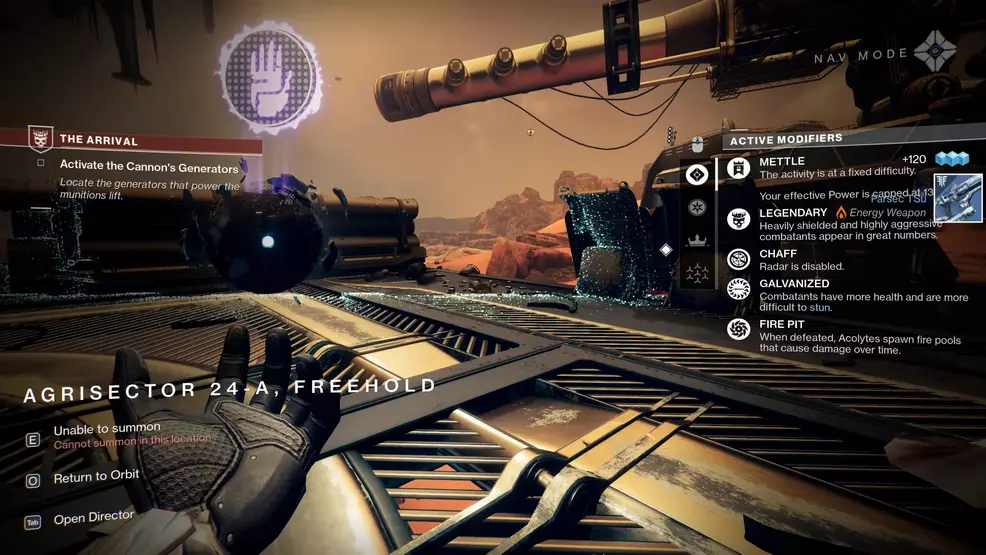
Task: Click the Nav Mode ghost icon
Action: coord(935,52)
